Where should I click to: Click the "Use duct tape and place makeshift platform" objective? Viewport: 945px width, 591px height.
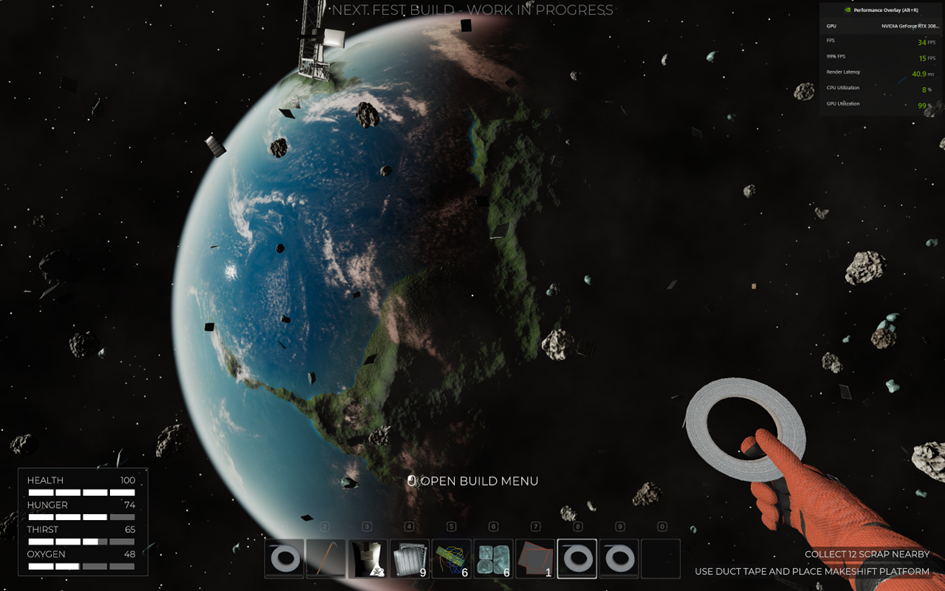(x=812, y=572)
